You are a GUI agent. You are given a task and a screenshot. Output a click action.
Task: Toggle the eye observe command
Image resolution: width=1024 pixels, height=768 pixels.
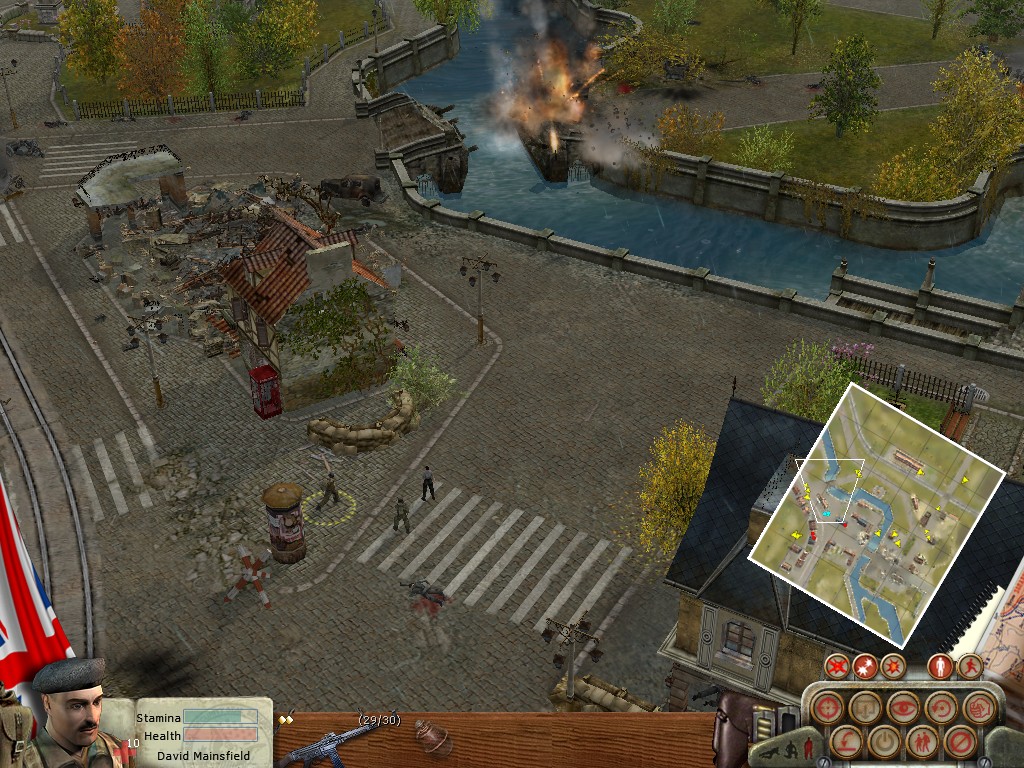click(903, 707)
